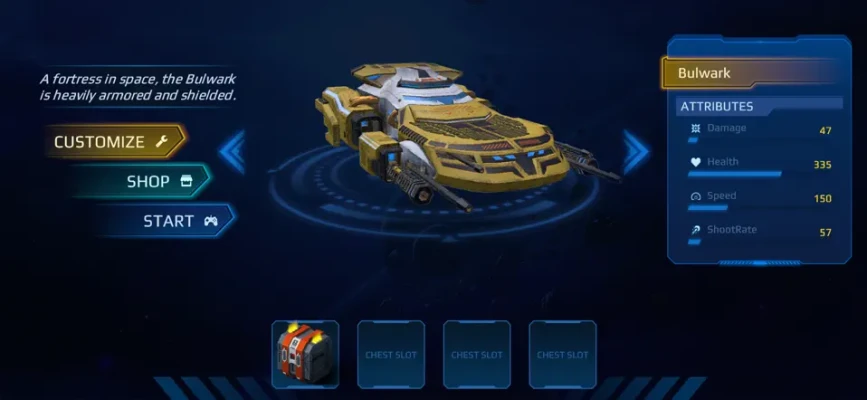The width and height of the screenshot is (867, 400).
Task: Select the Bulwark name banner
Action: click(750, 73)
